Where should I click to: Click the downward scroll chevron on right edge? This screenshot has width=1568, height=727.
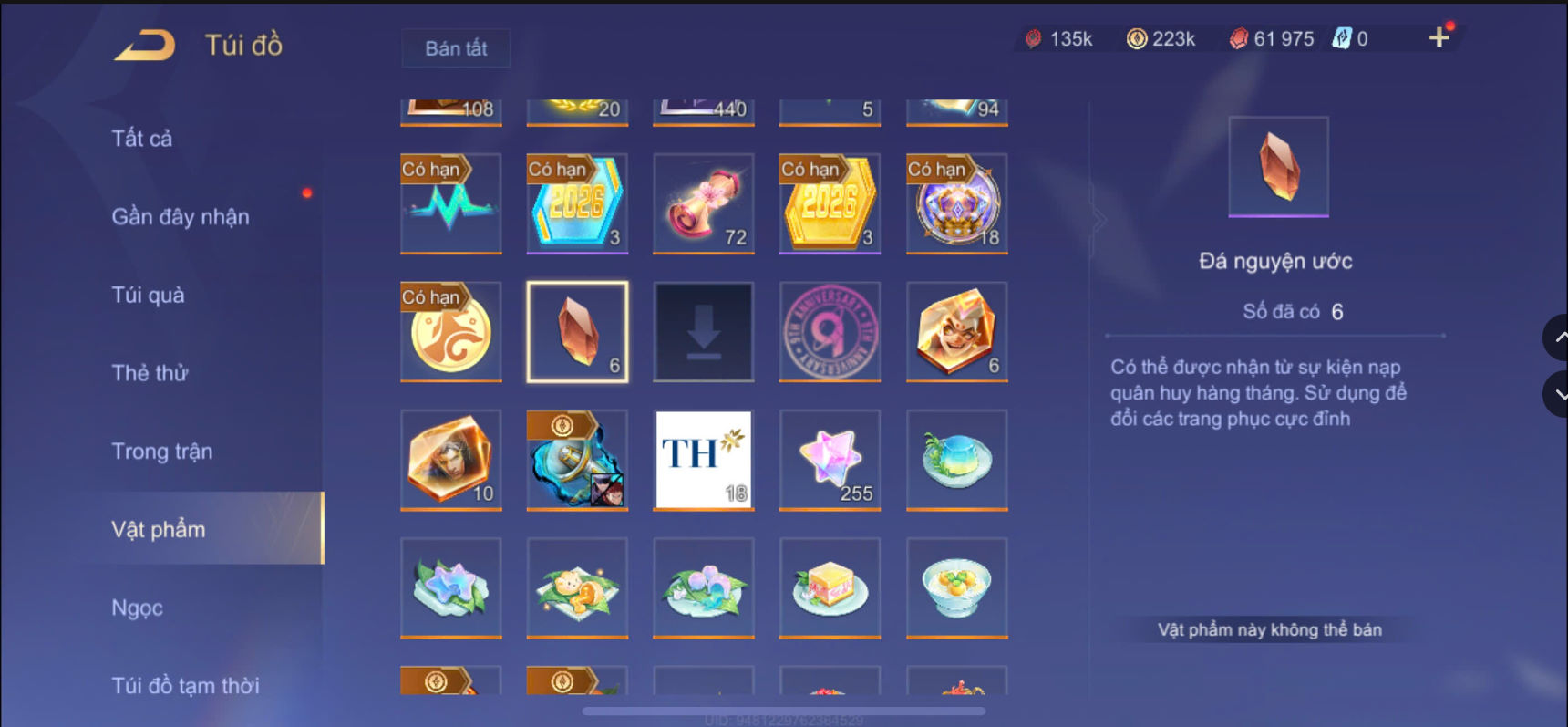click(1558, 394)
